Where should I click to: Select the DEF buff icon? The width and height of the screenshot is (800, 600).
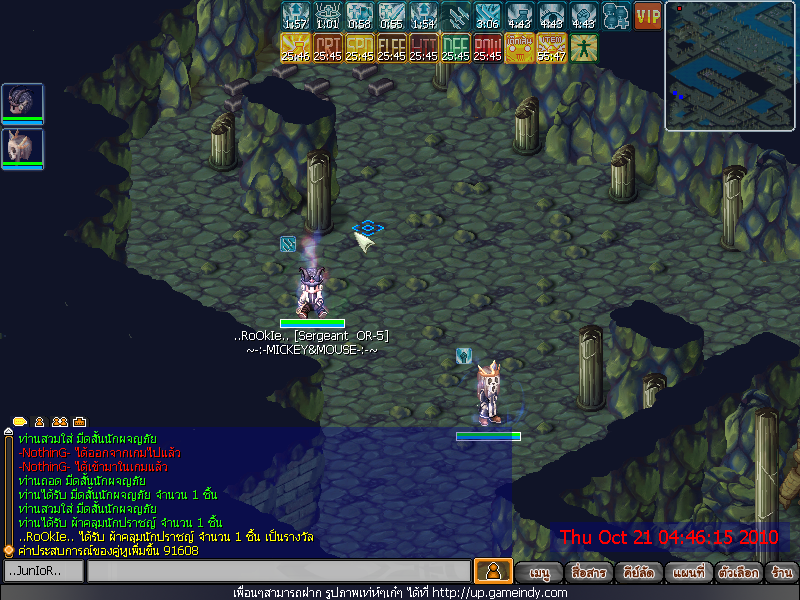(456, 48)
